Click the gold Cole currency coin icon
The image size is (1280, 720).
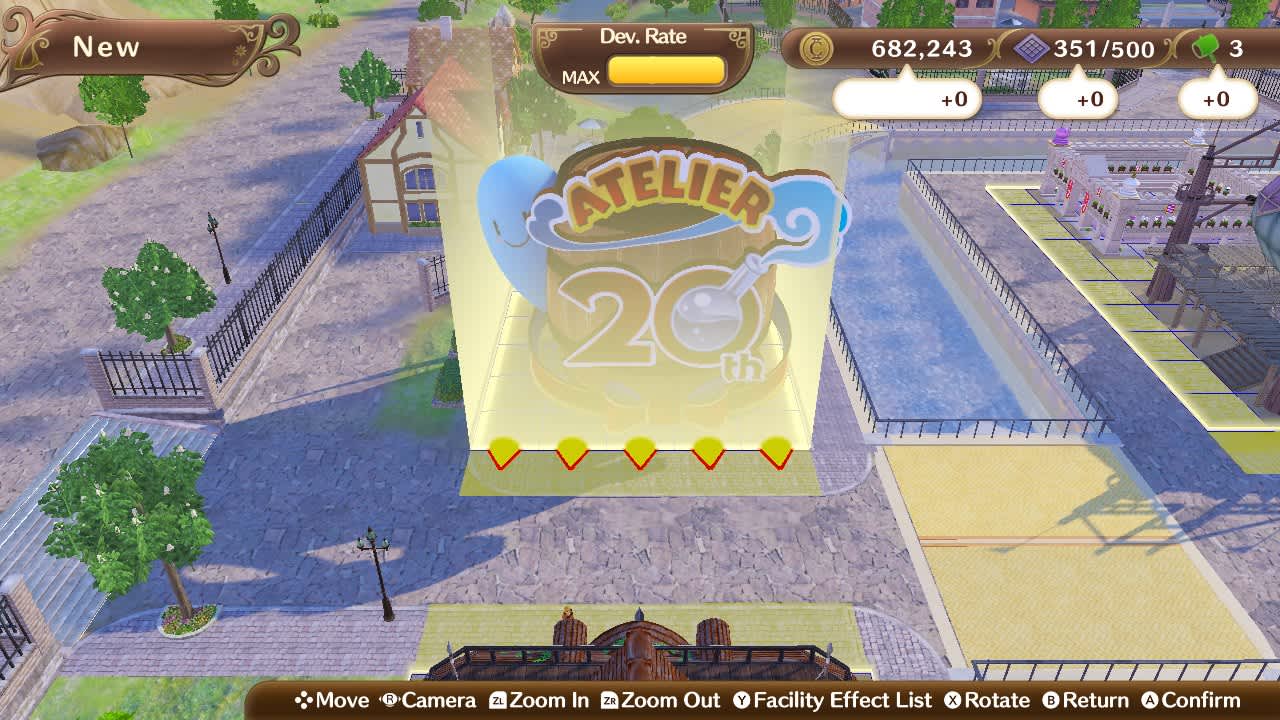coord(818,46)
